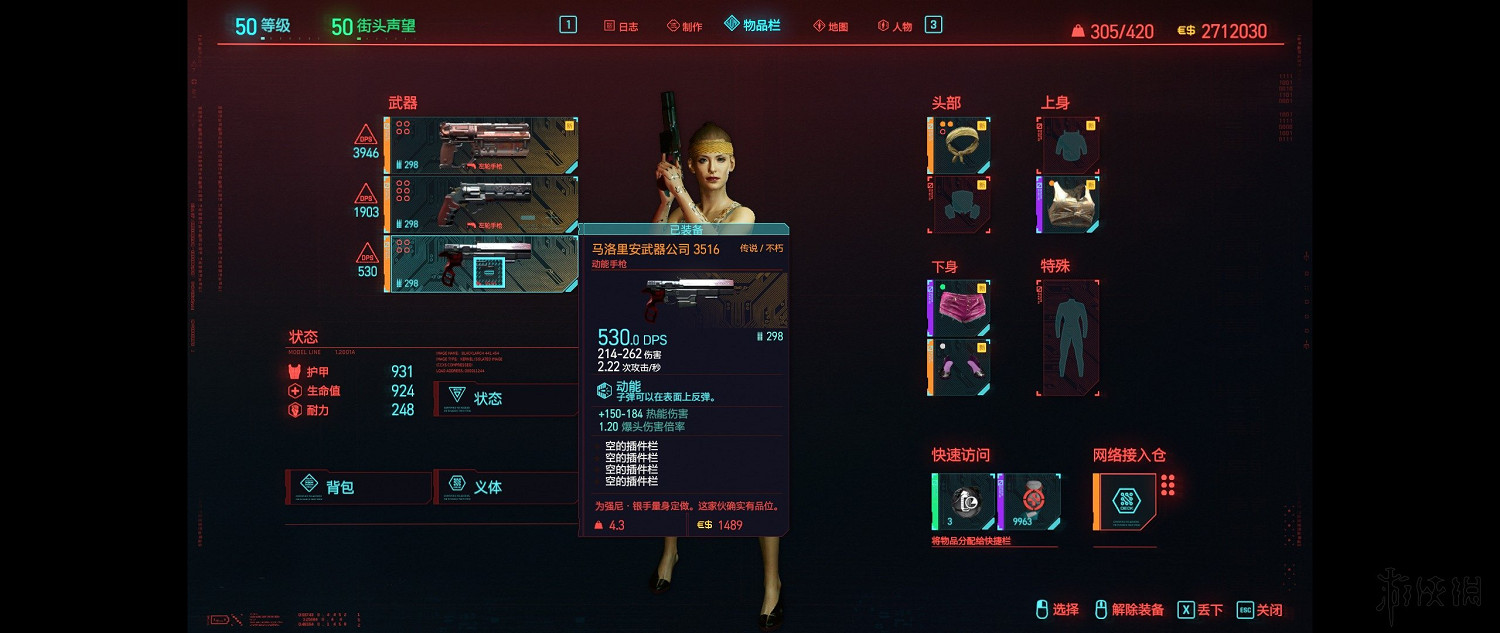Viewport: 1500px width, 633px height.
Task: Select the 3946 DPS revolver weapon slot
Action: tap(482, 145)
